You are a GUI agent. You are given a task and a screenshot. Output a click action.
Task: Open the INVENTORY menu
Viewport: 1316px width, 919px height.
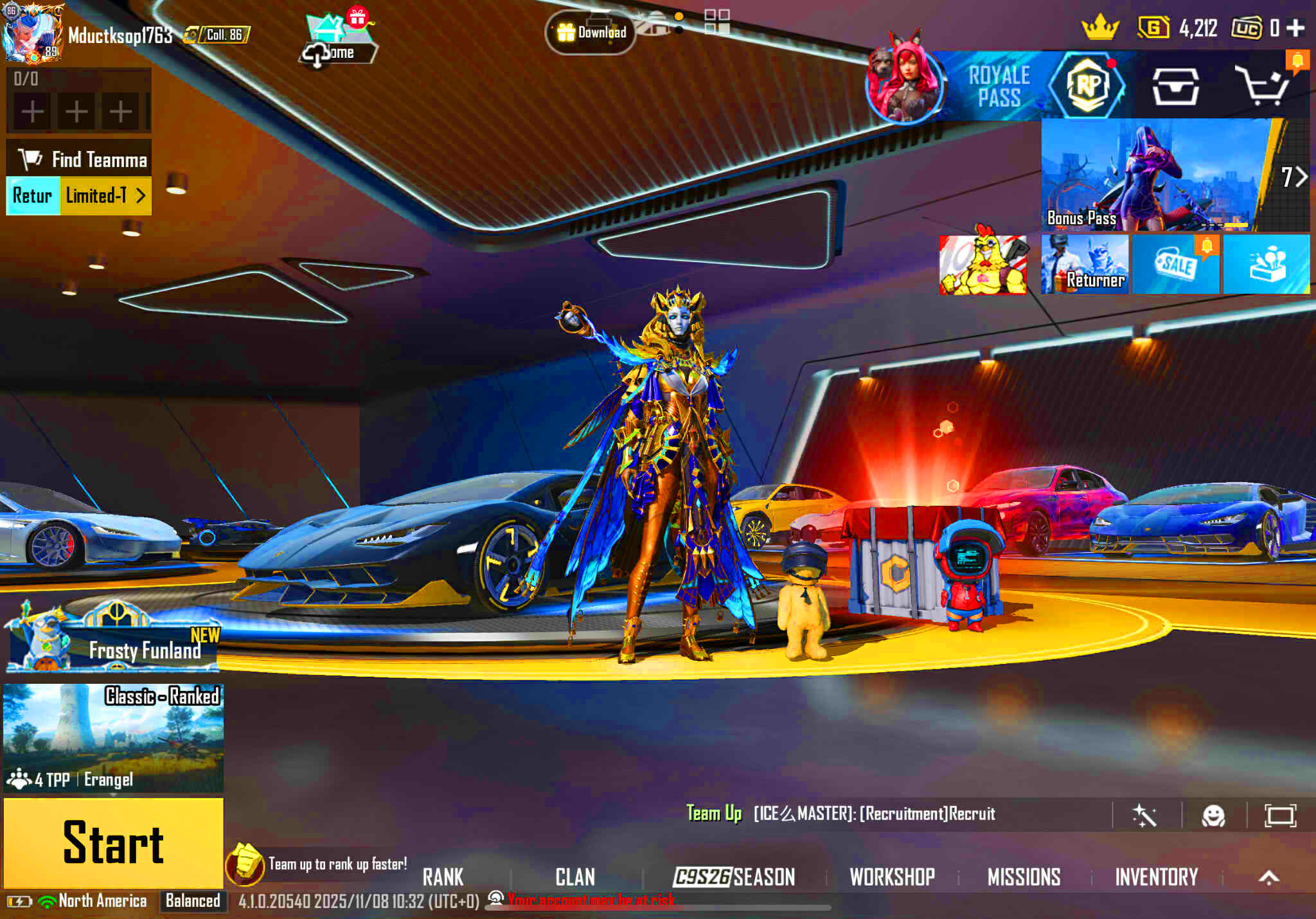tap(1156, 877)
